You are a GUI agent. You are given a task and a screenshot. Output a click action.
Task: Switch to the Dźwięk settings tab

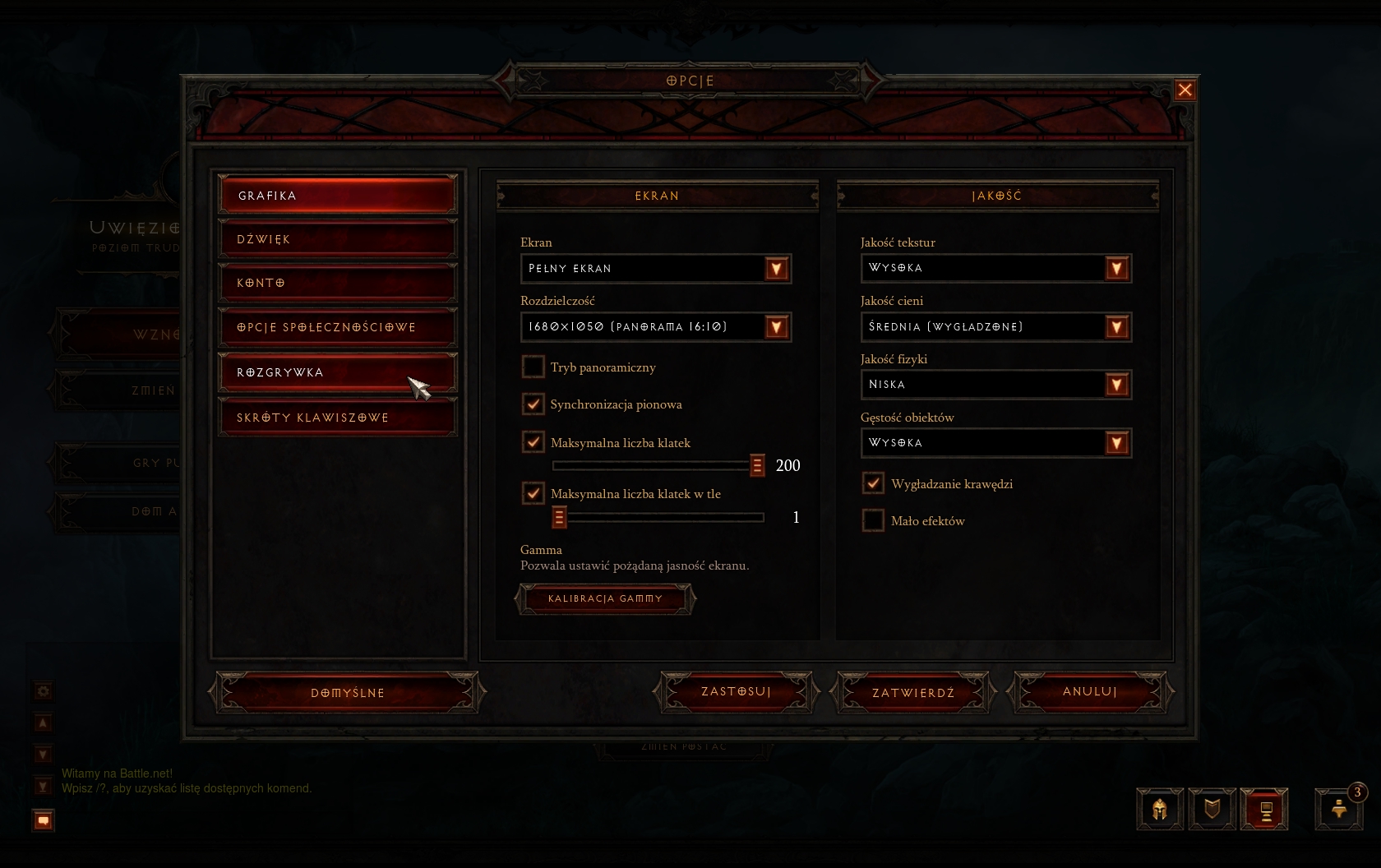(x=337, y=239)
